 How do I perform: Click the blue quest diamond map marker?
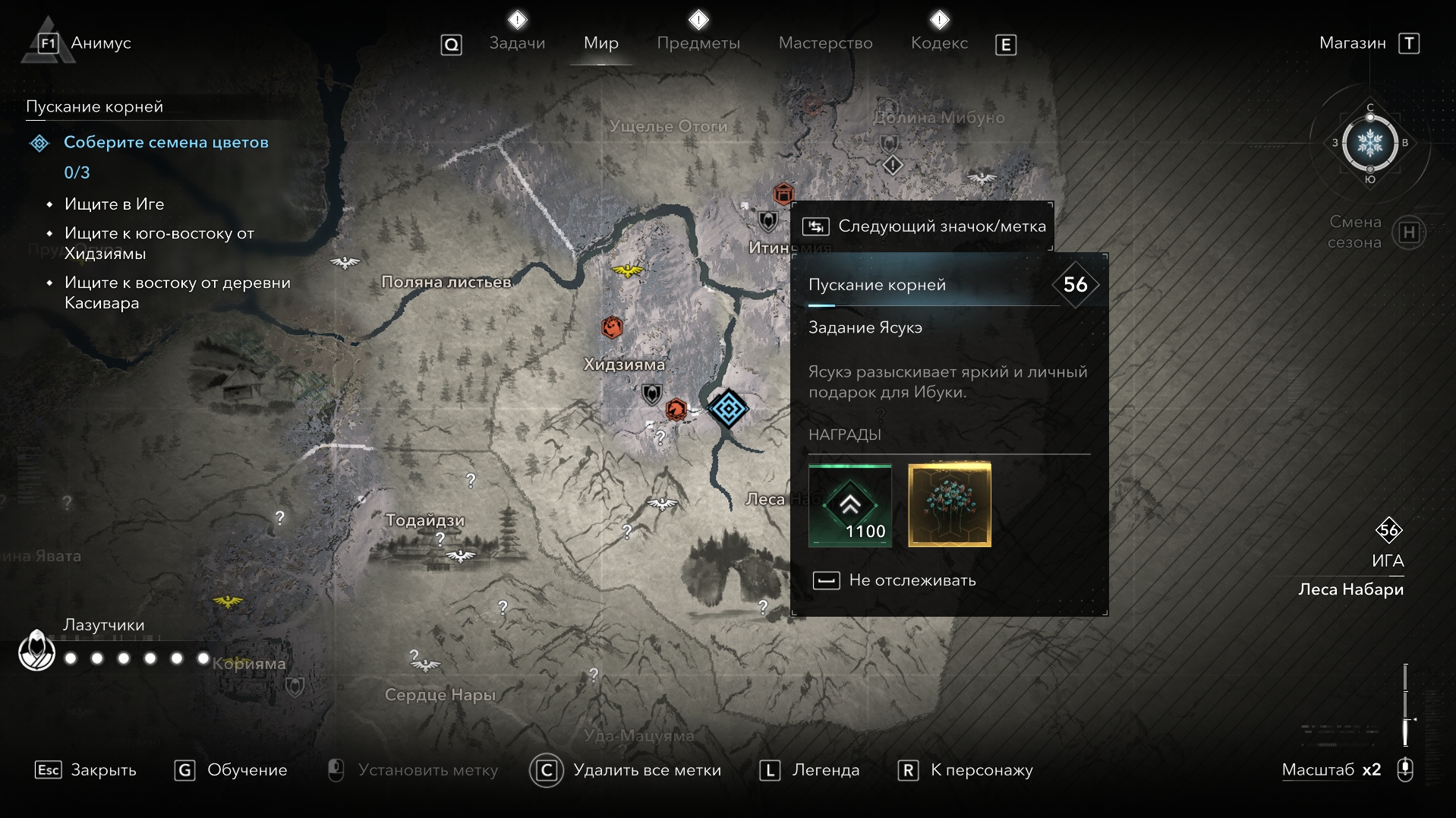click(728, 409)
